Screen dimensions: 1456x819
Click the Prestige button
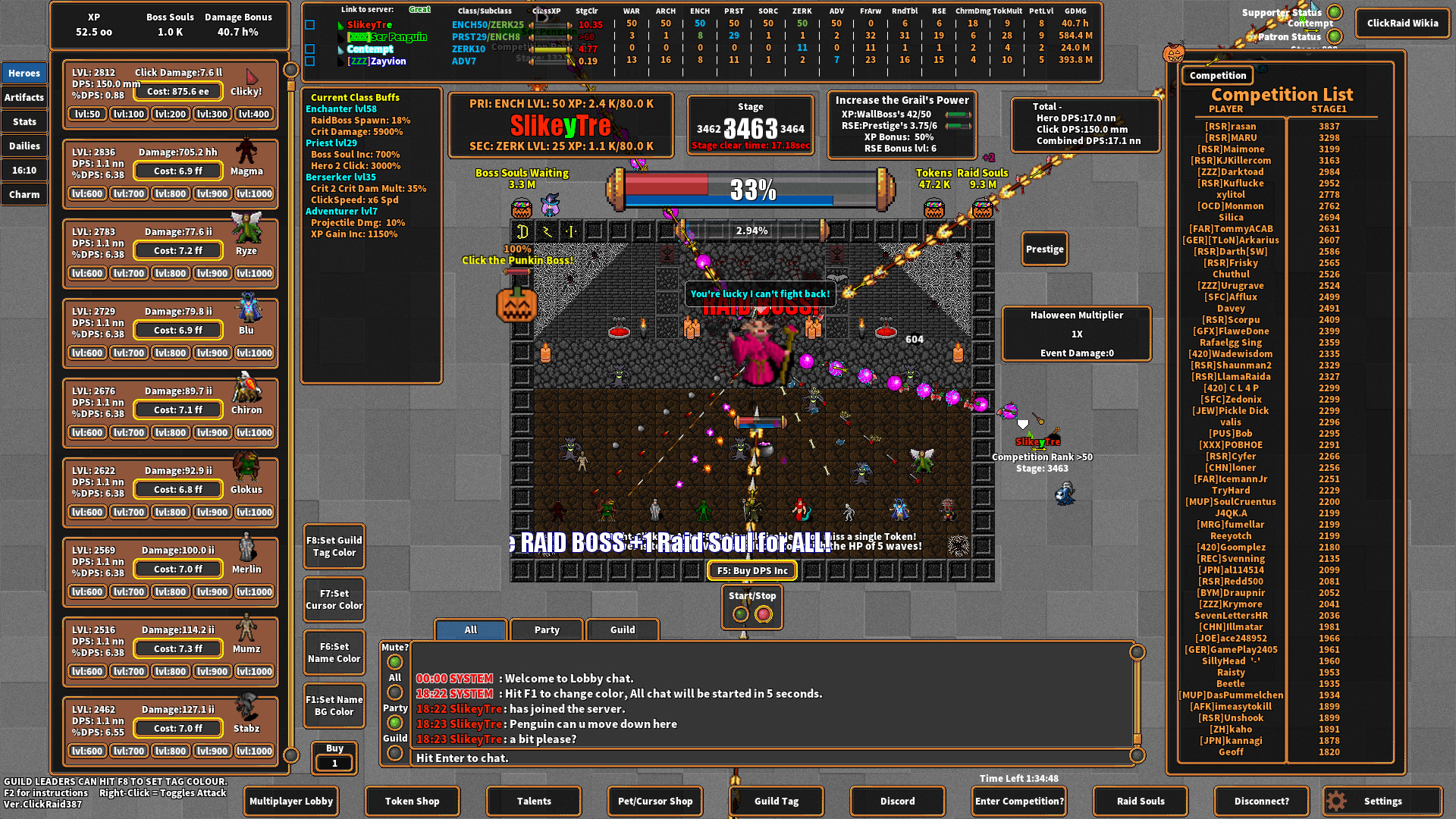(x=1044, y=249)
